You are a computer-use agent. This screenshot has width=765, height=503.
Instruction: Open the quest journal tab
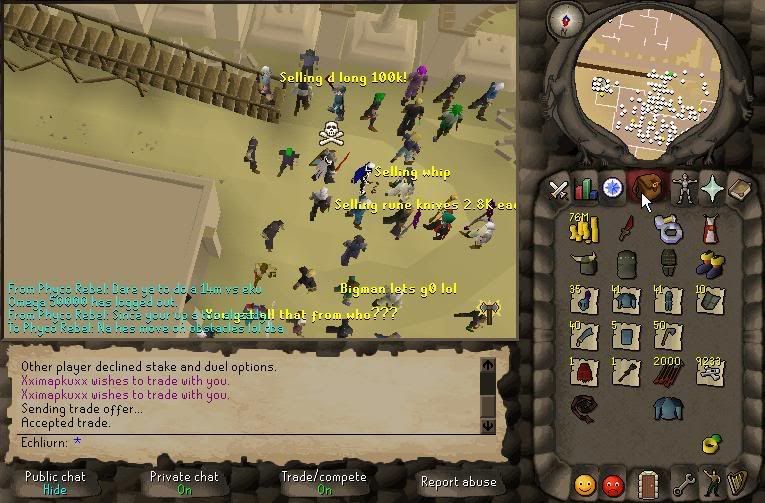(x=611, y=187)
